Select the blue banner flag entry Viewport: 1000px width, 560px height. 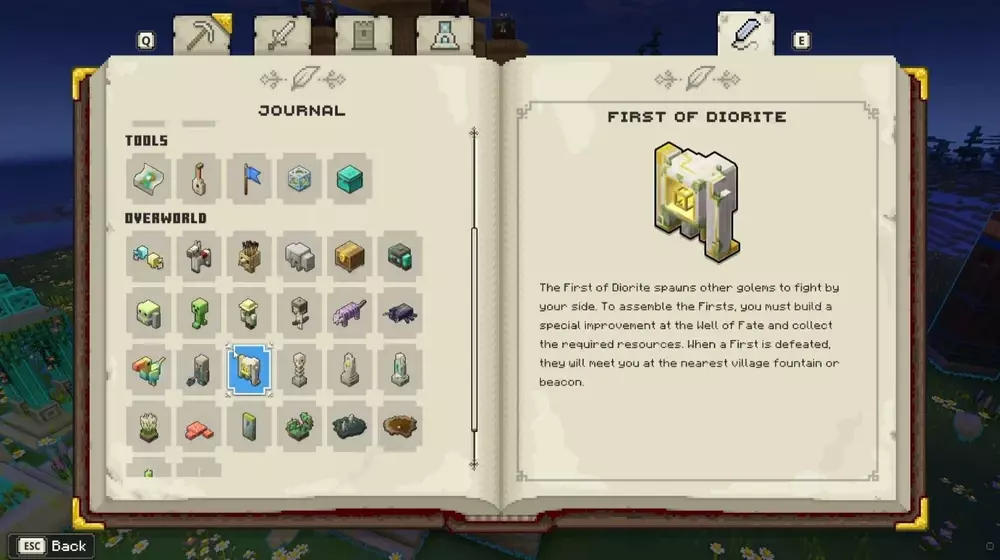pyautogui.click(x=249, y=179)
